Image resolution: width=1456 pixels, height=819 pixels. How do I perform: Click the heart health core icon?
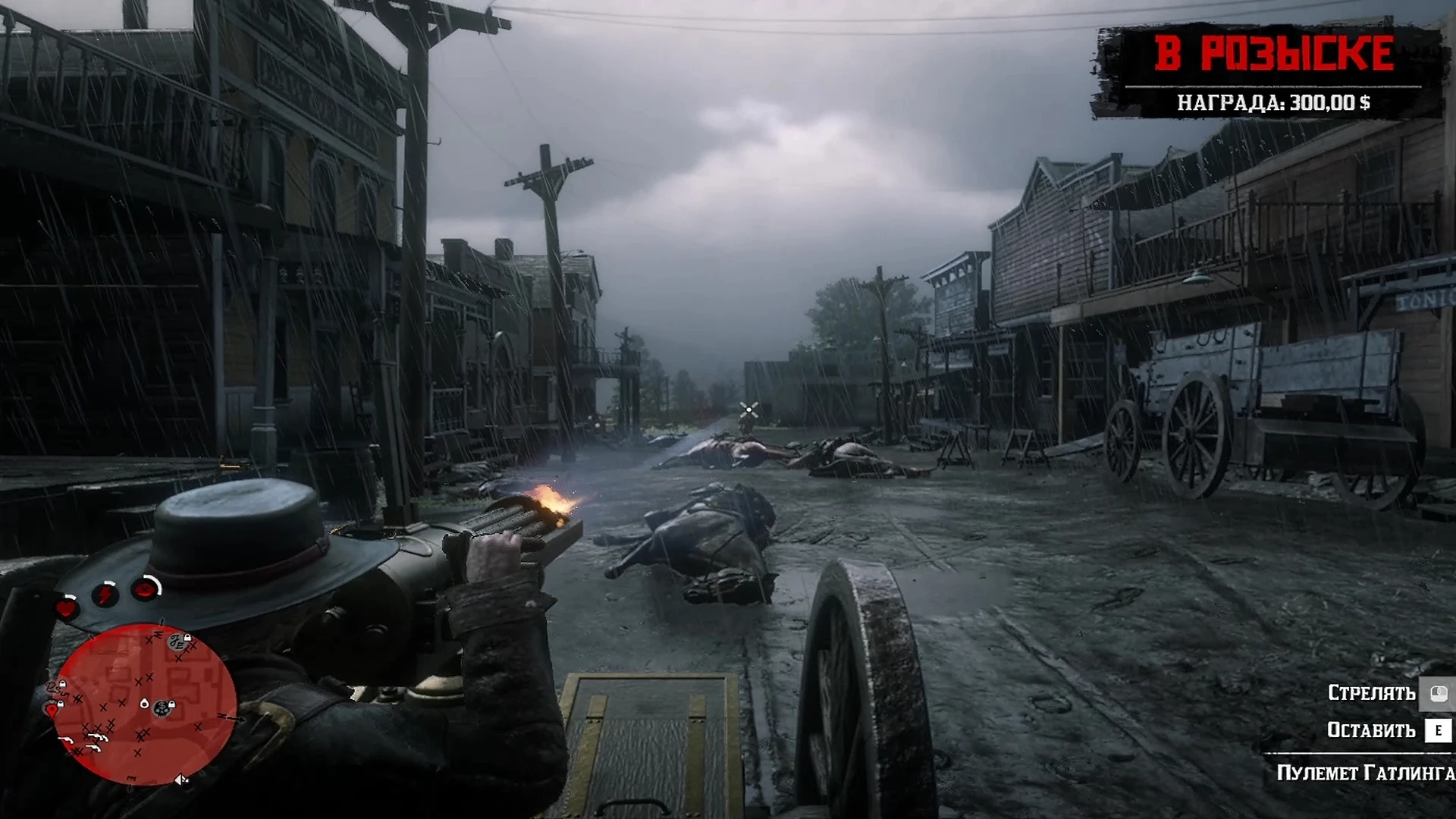[x=66, y=607]
